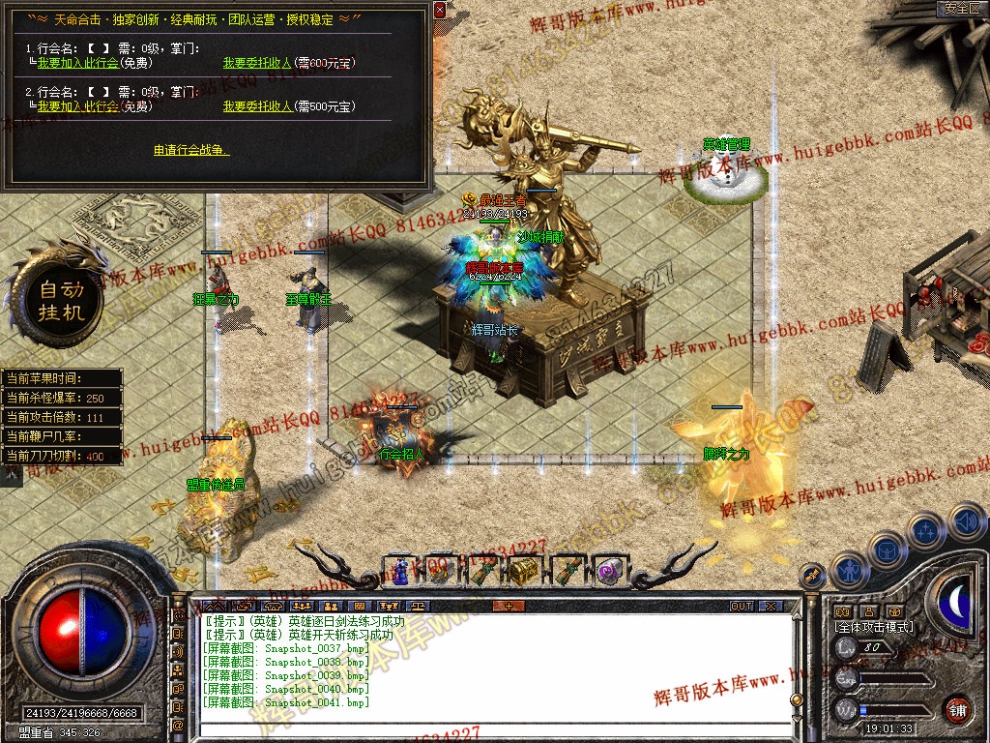The image size is (990, 743).
Task: Close the guild recruitment dialog
Action: [x=440, y=9]
